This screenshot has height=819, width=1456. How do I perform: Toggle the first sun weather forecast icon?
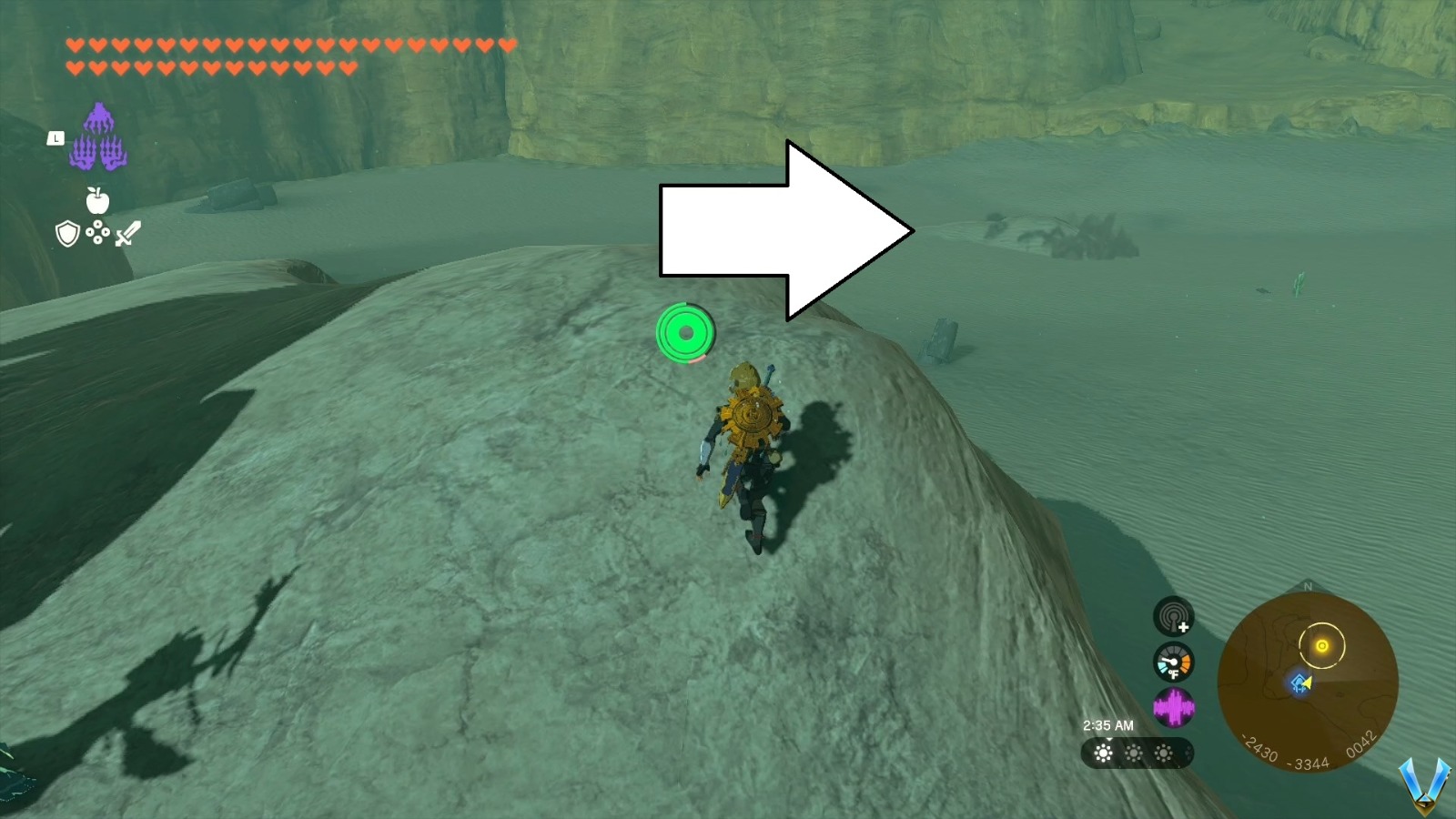click(x=1103, y=753)
